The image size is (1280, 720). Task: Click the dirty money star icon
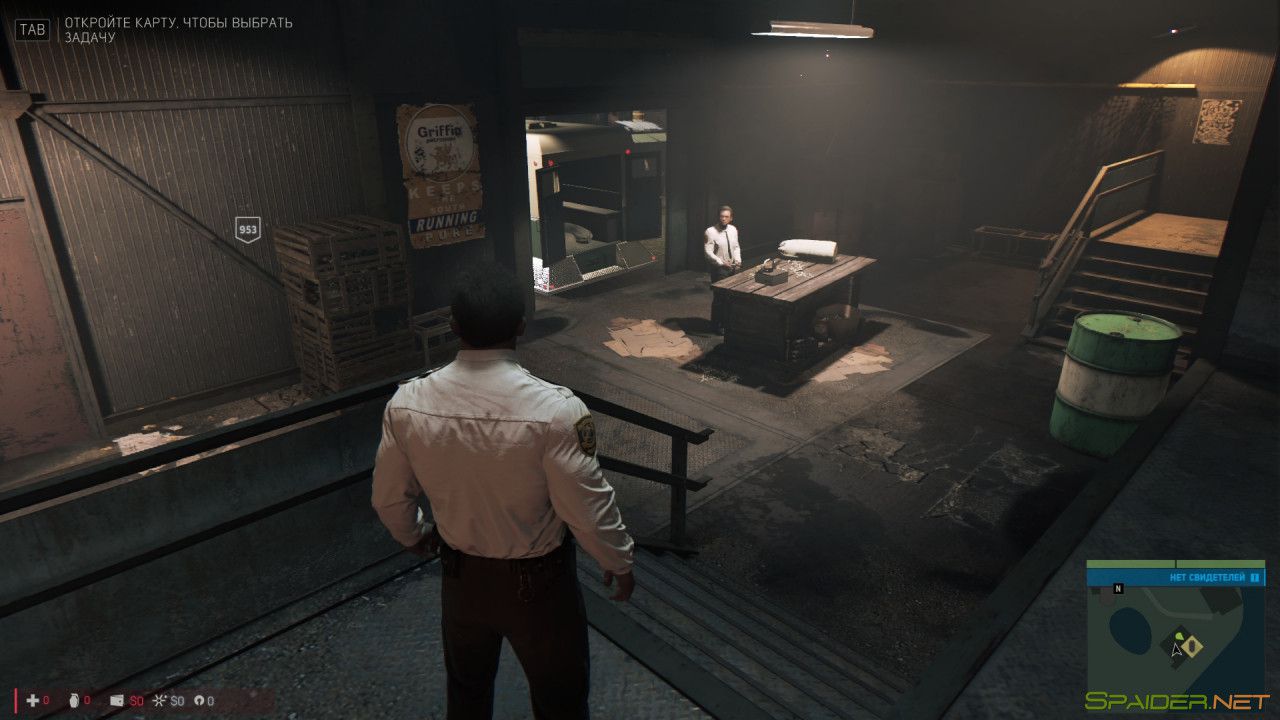pyautogui.click(x=159, y=701)
